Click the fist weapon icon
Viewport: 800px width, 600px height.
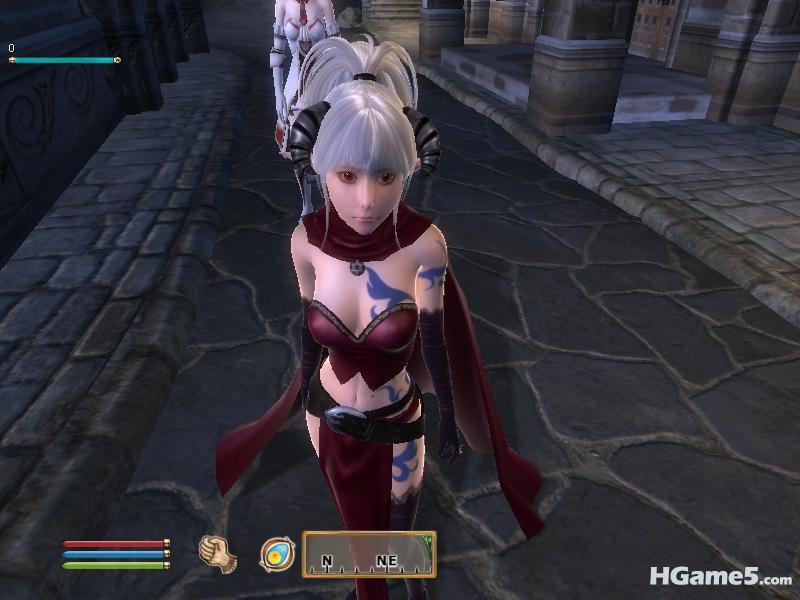[217, 554]
